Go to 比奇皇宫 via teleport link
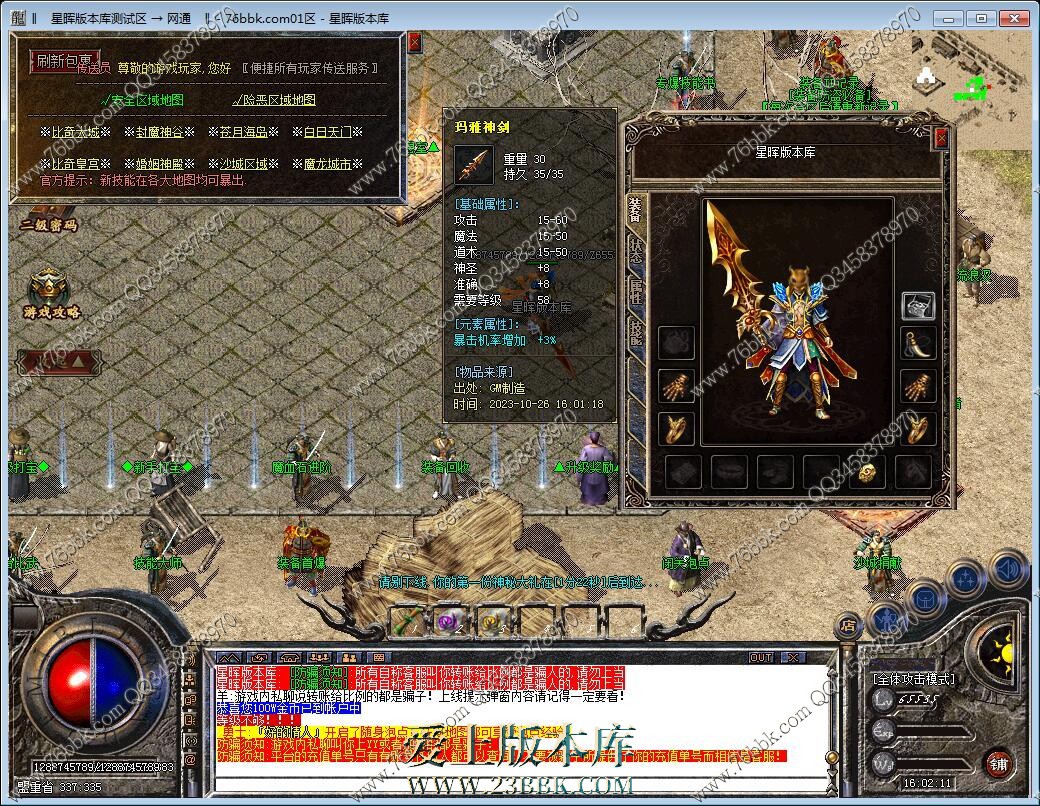 (x=76, y=164)
